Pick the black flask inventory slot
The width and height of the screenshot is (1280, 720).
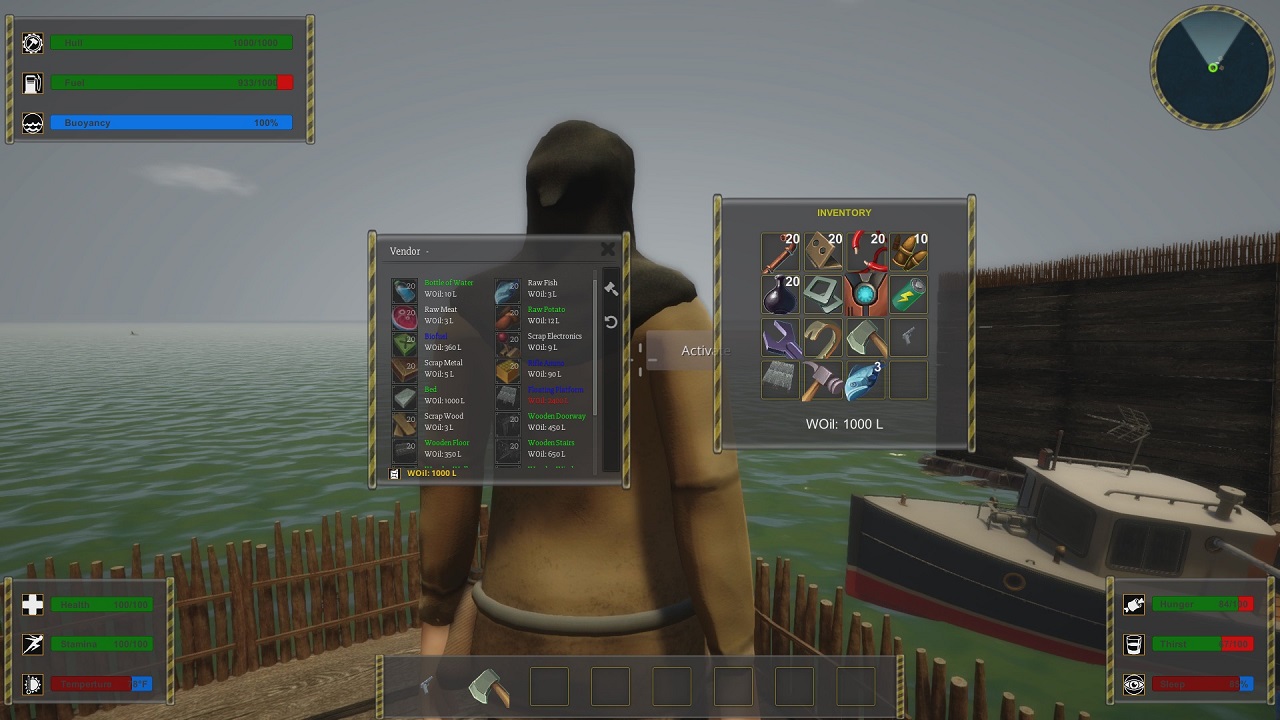[x=780, y=296]
